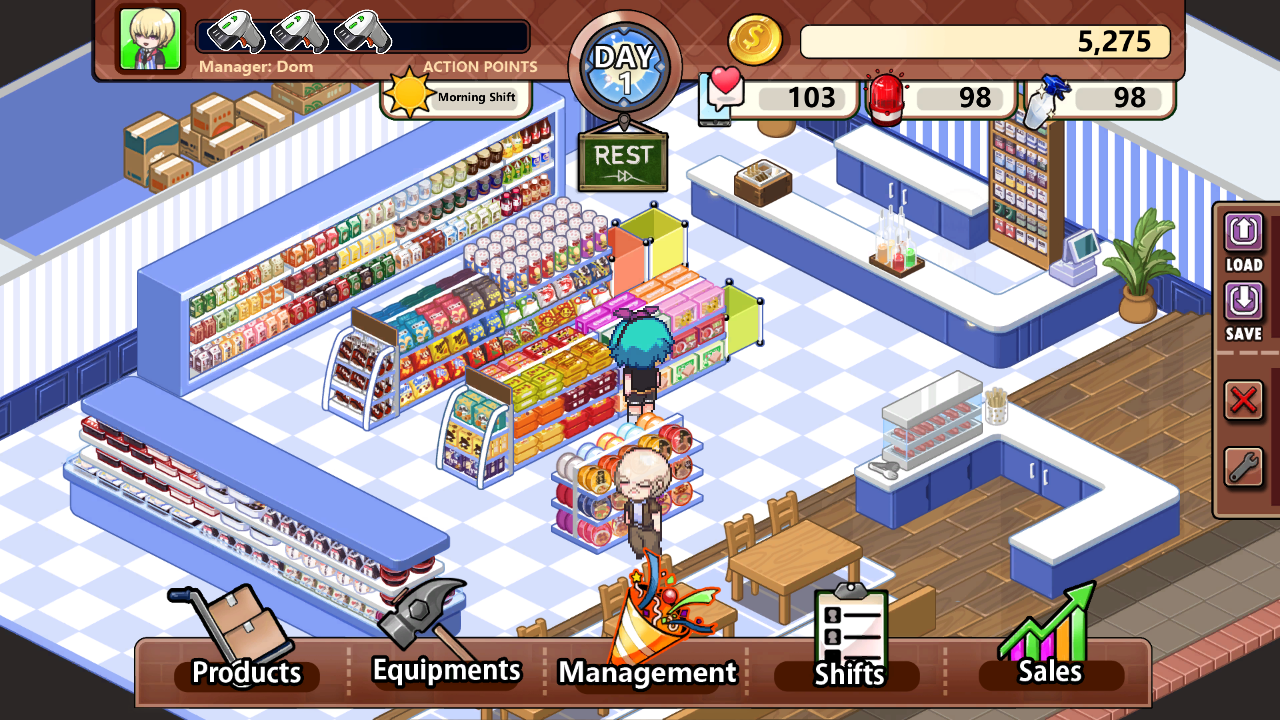
Task: Click the spray bottle cleanliness icon
Action: (1043, 98)
